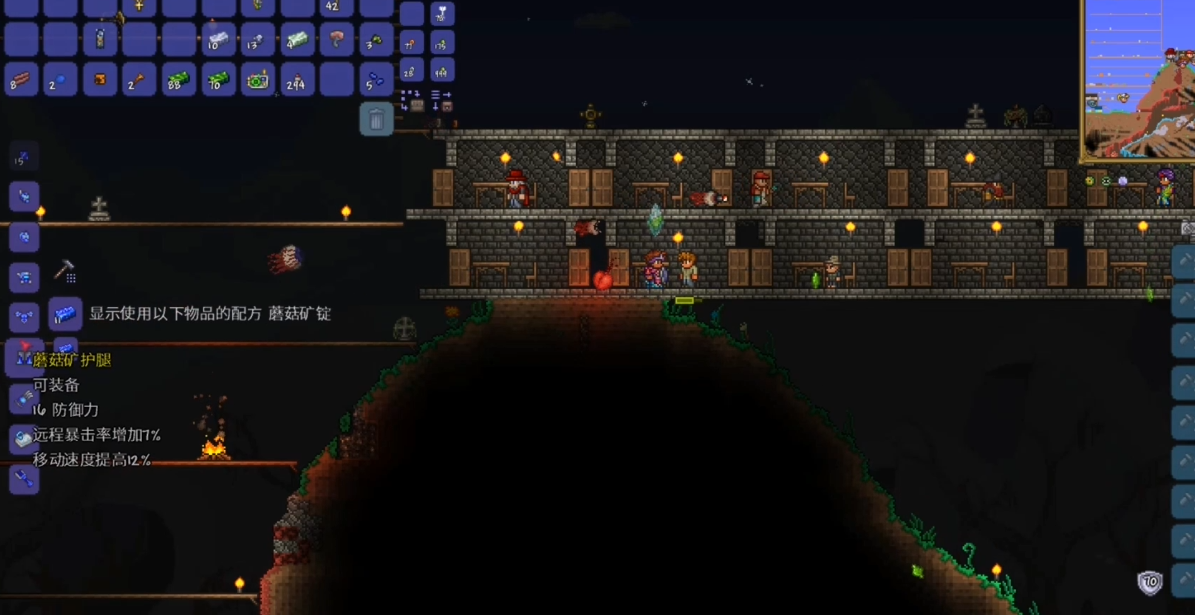Select the stack of 294 items
This screenshot has height=615, width=1195.
(297, 79)
